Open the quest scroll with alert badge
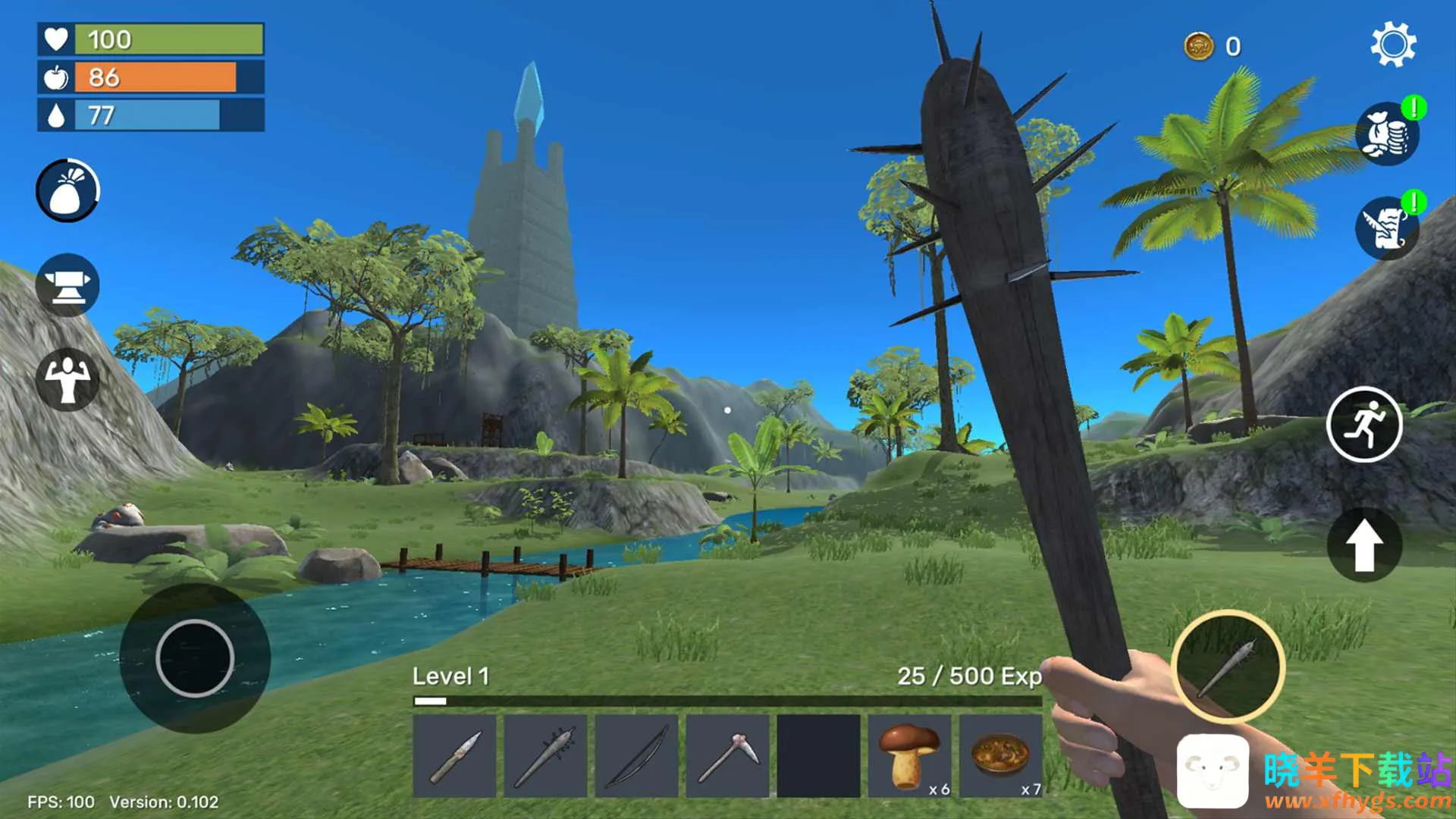 point(1387,228)
